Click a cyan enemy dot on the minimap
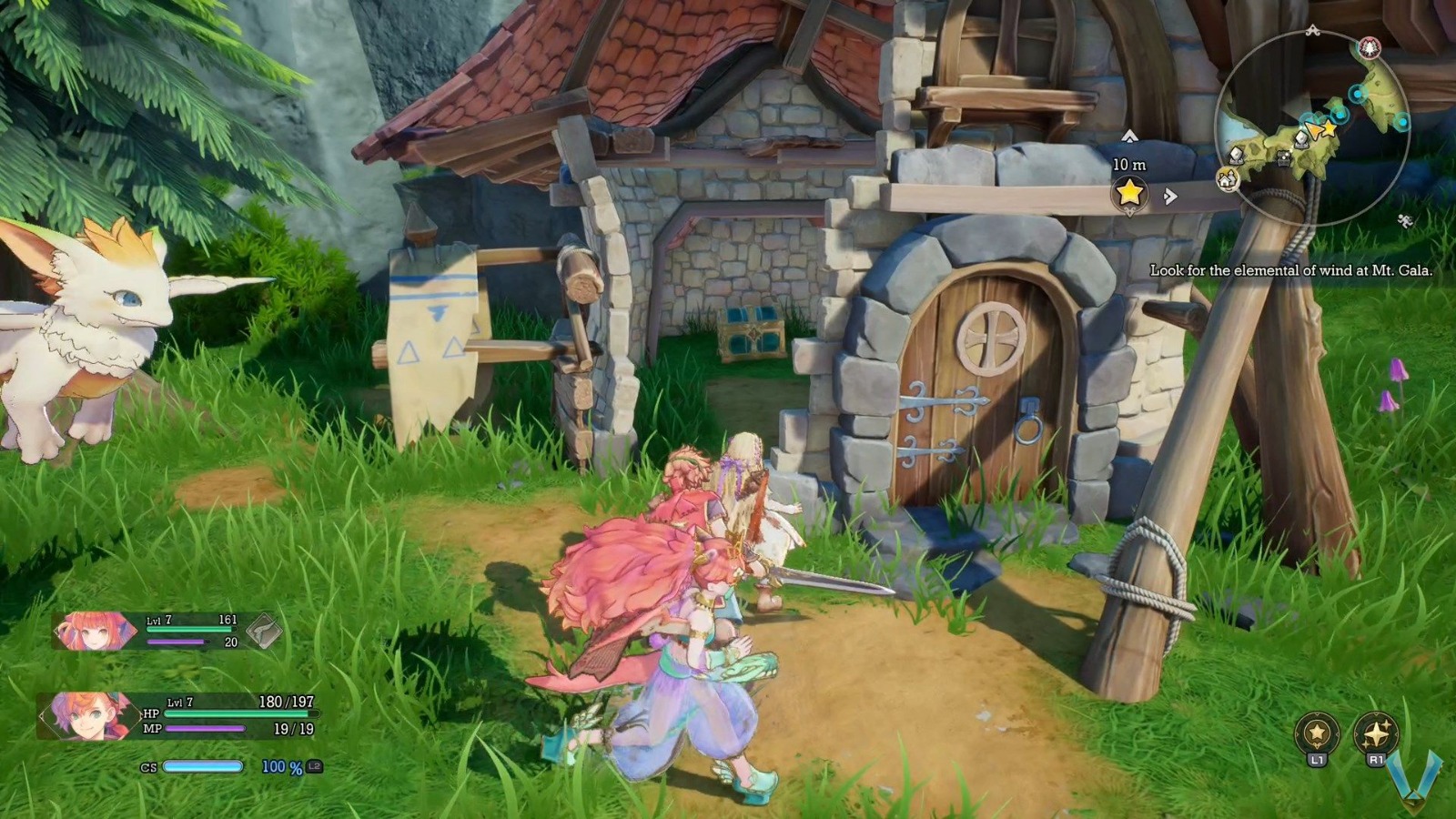 coord(1357,92)
